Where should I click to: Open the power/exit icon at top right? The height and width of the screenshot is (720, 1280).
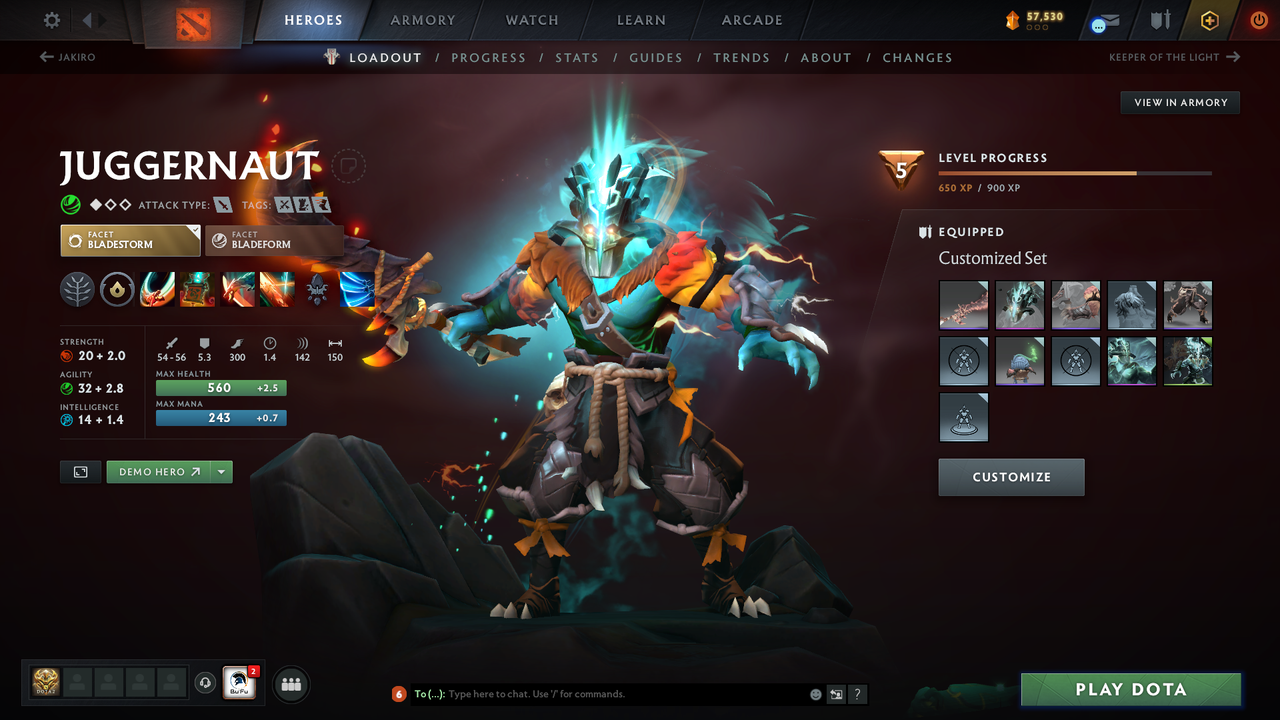[x=1258, y=19]
